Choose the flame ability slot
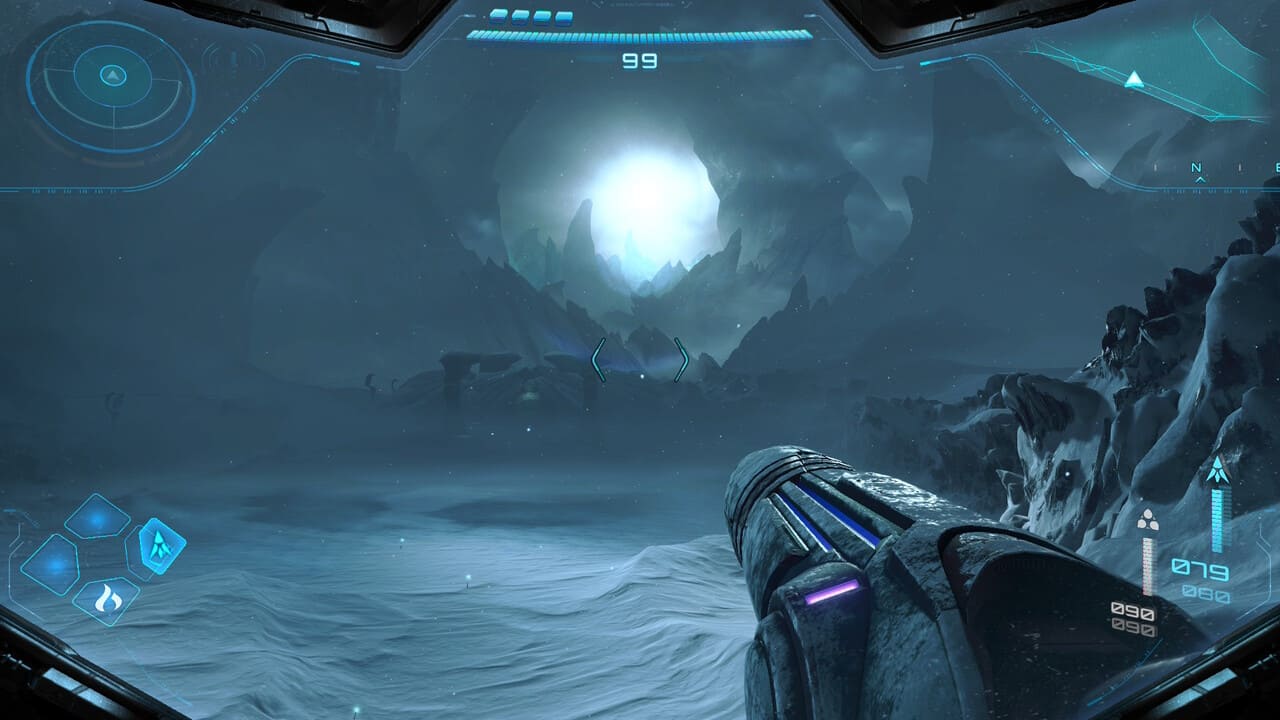 [x=107, y=600]
